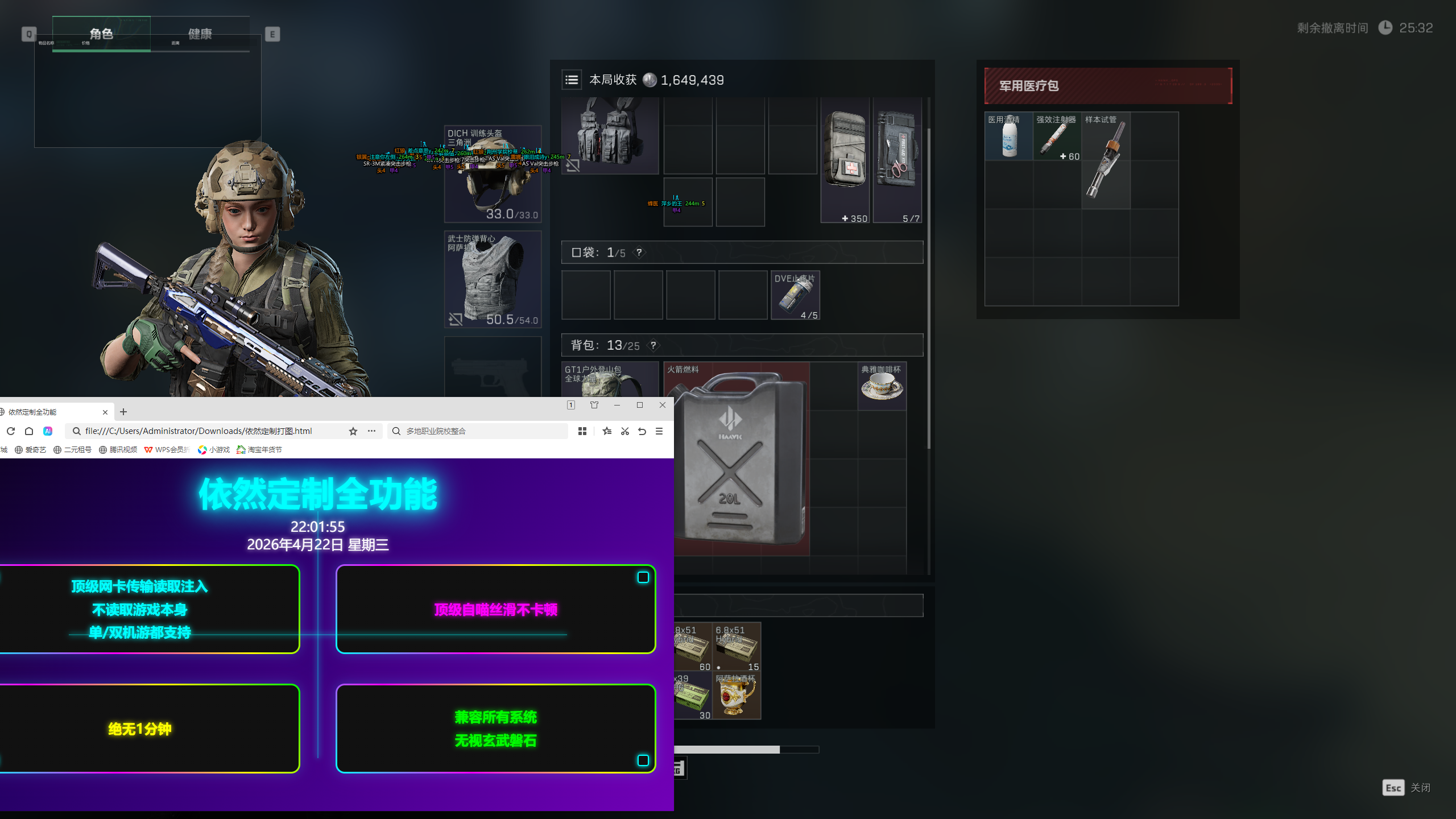Take the 医用酒精 from the medical pack
1456x819 pixels.
[x=1009, y=137]
